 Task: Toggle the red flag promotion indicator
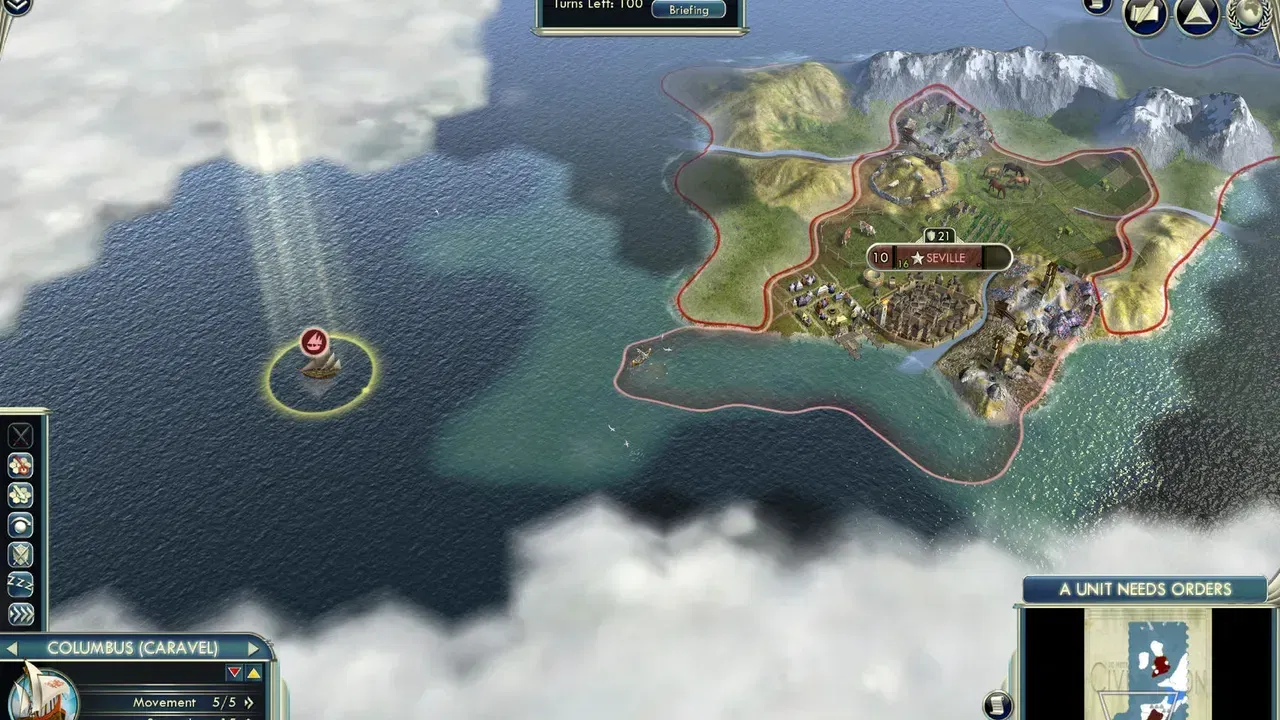(x=233, y=671)
